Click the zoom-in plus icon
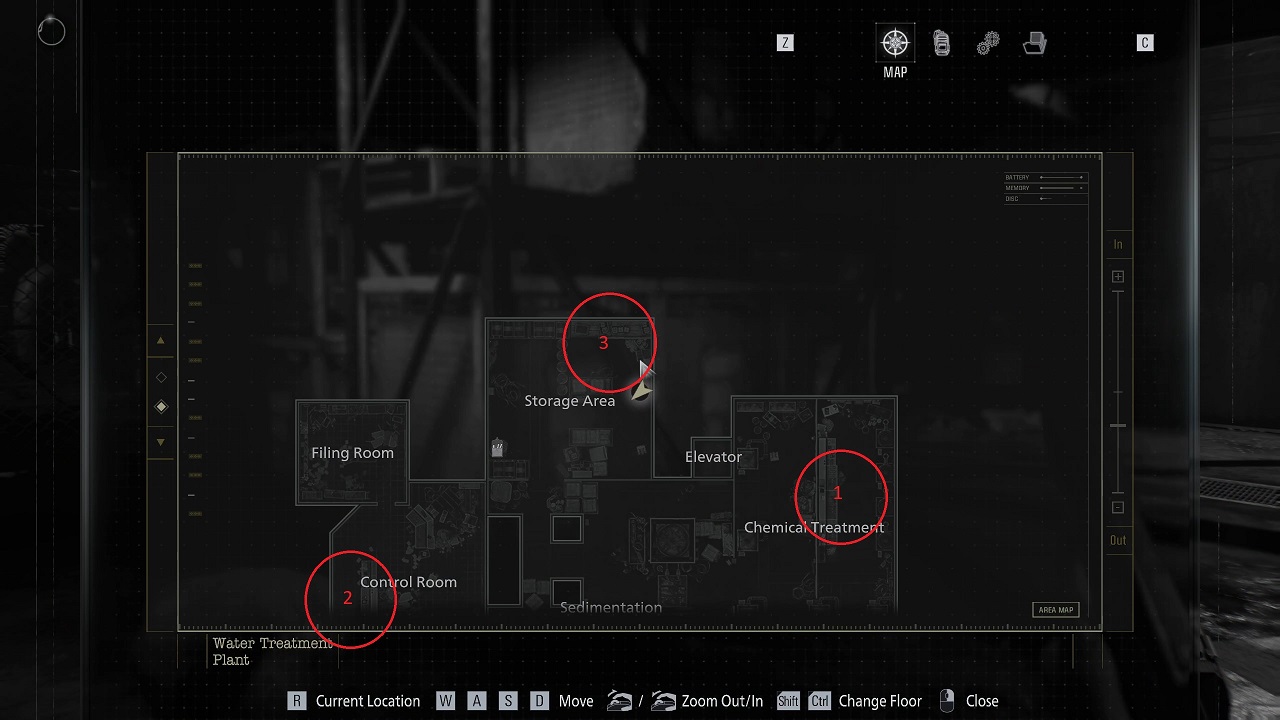Screen dimensions: 1280x720 pos(1117,276)
